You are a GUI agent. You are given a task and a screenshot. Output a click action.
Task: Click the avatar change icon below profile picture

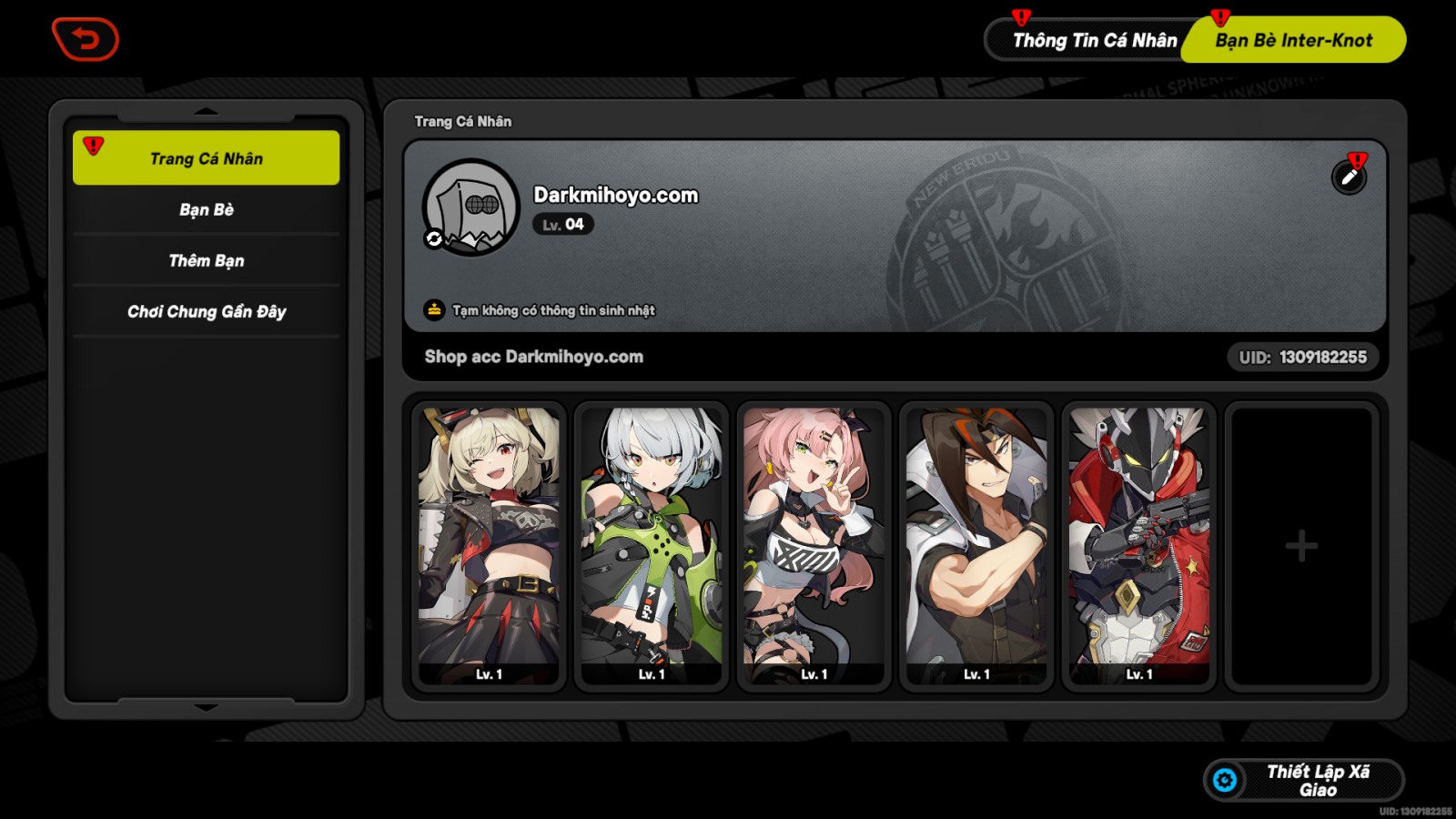click(x=434, y=239)
